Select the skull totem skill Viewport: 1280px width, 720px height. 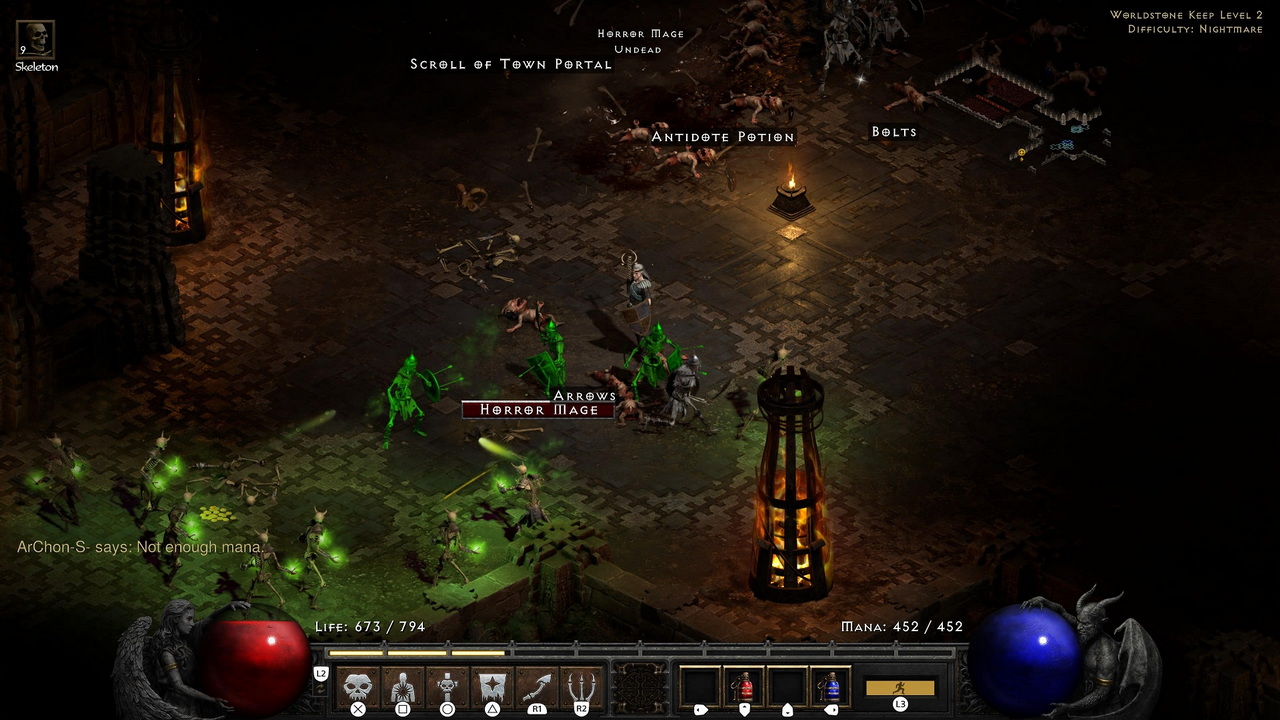[447, 686]
